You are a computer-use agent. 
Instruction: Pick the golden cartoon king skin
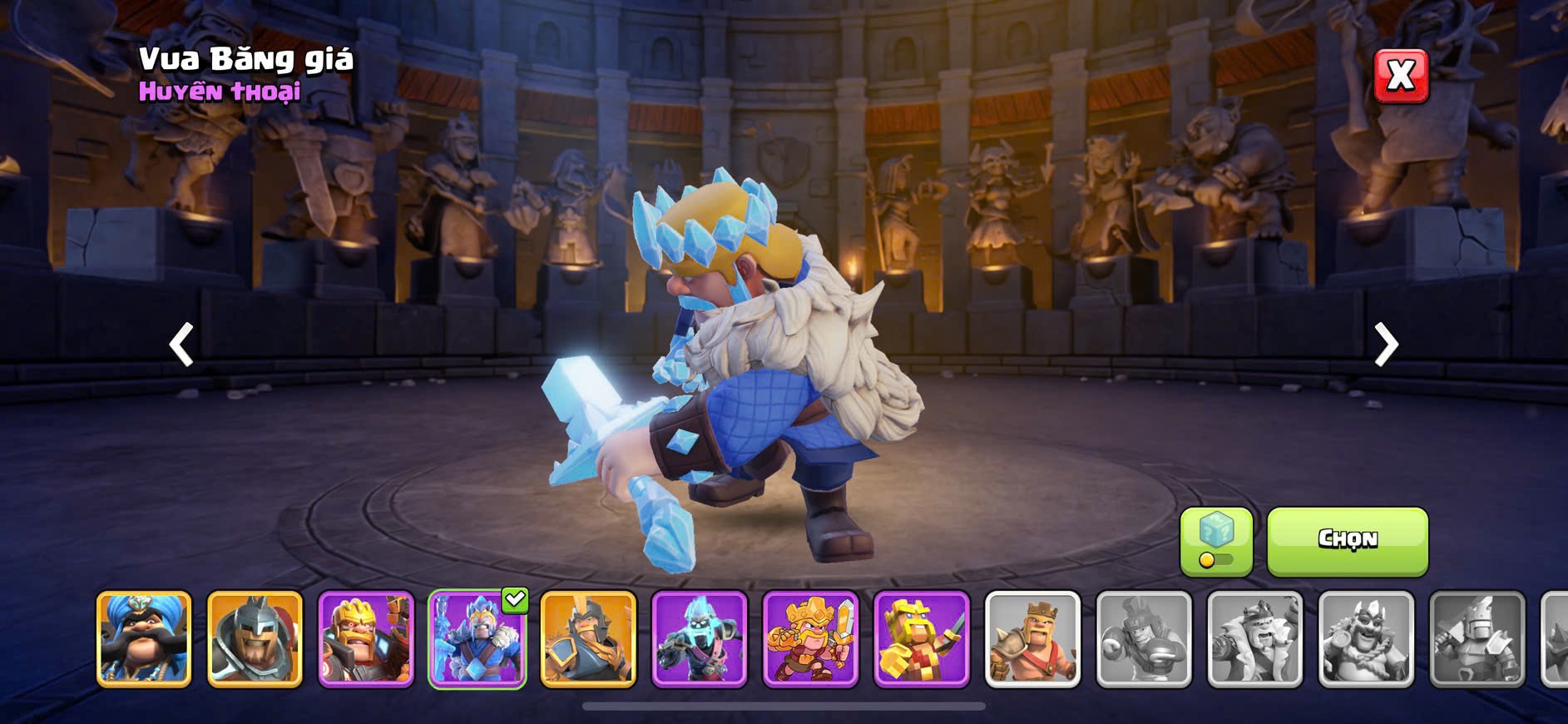pyautogui.click(x=810, y=639)
